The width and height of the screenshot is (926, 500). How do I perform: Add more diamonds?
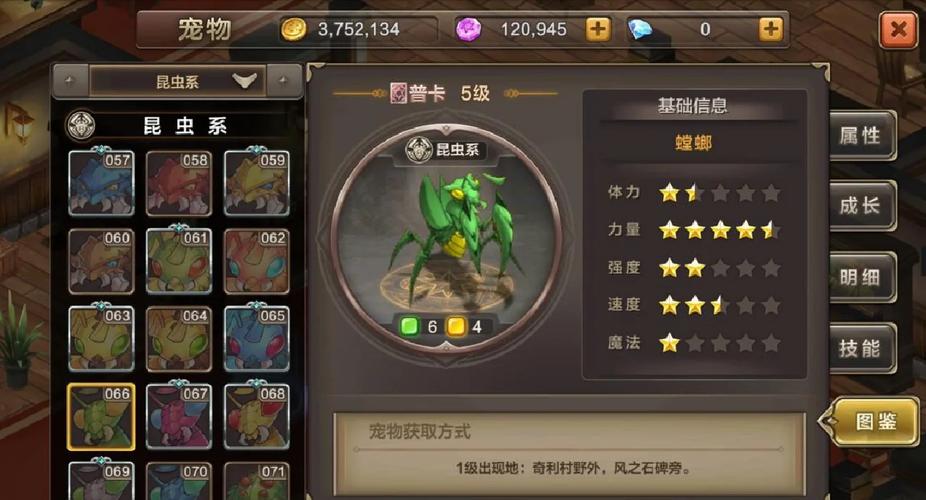(x=769, y=29)
